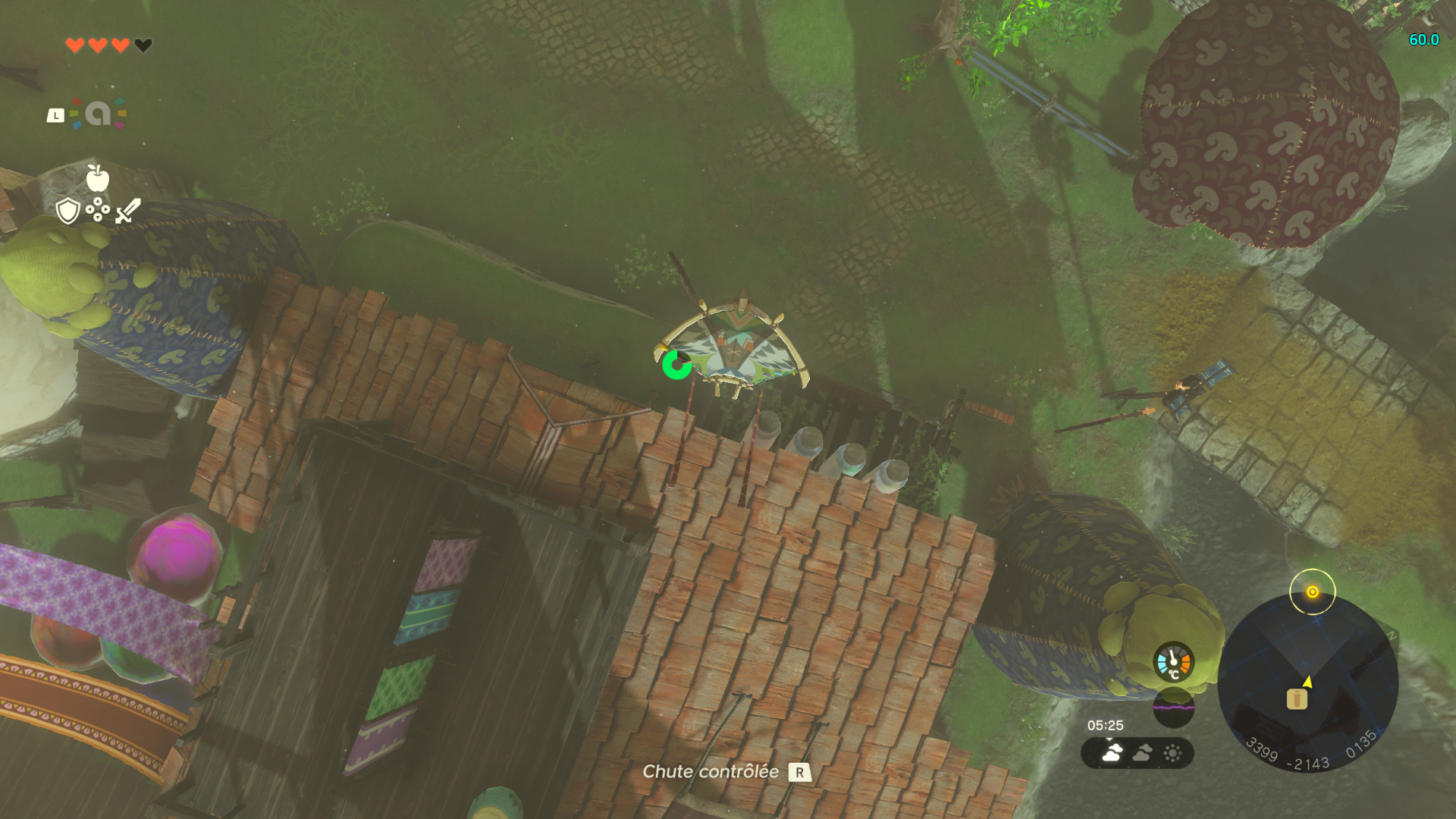Open the sword weapon quick-select icon
Viewport: 1456px width, 819px height.
128,210
